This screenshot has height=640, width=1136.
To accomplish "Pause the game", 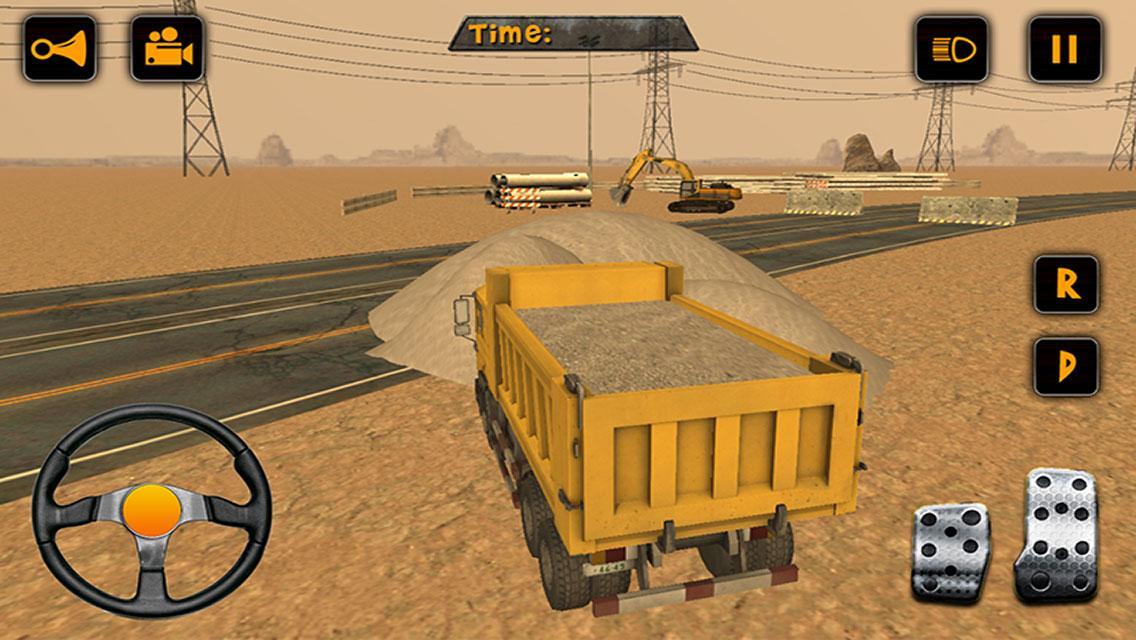I will 1065,48.
